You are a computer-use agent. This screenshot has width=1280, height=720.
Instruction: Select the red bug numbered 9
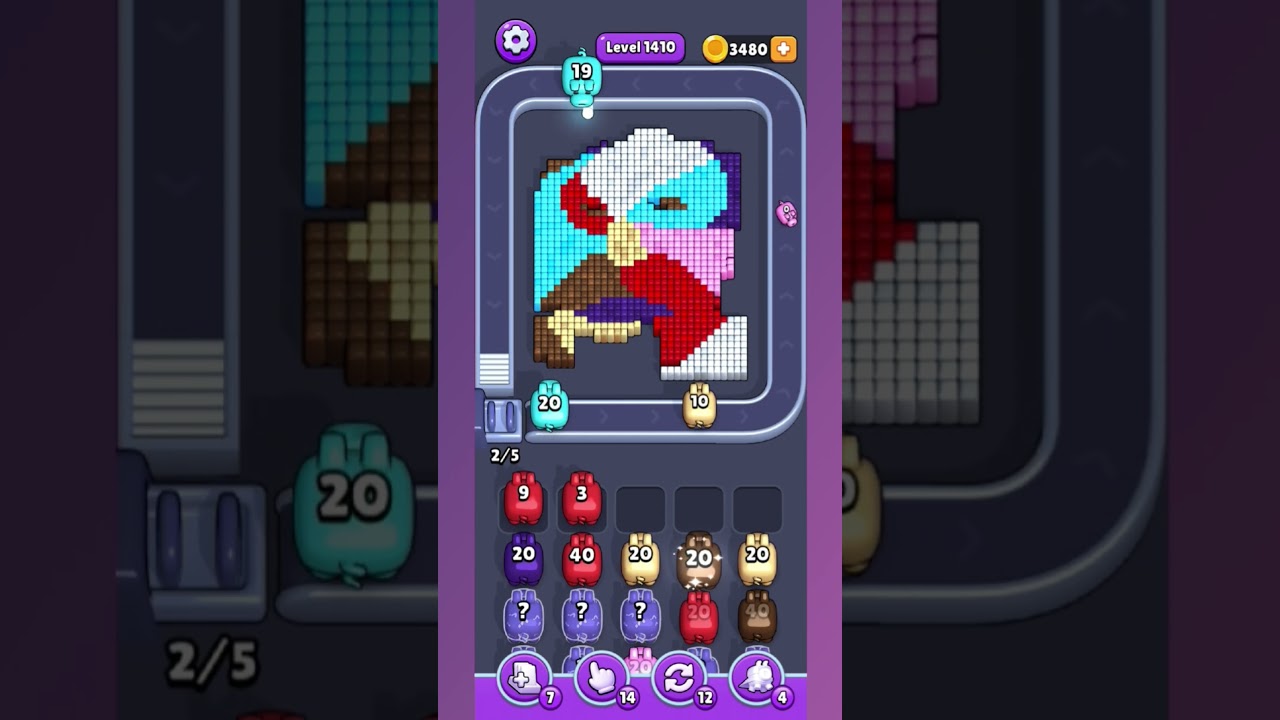[x=524, y=497]
